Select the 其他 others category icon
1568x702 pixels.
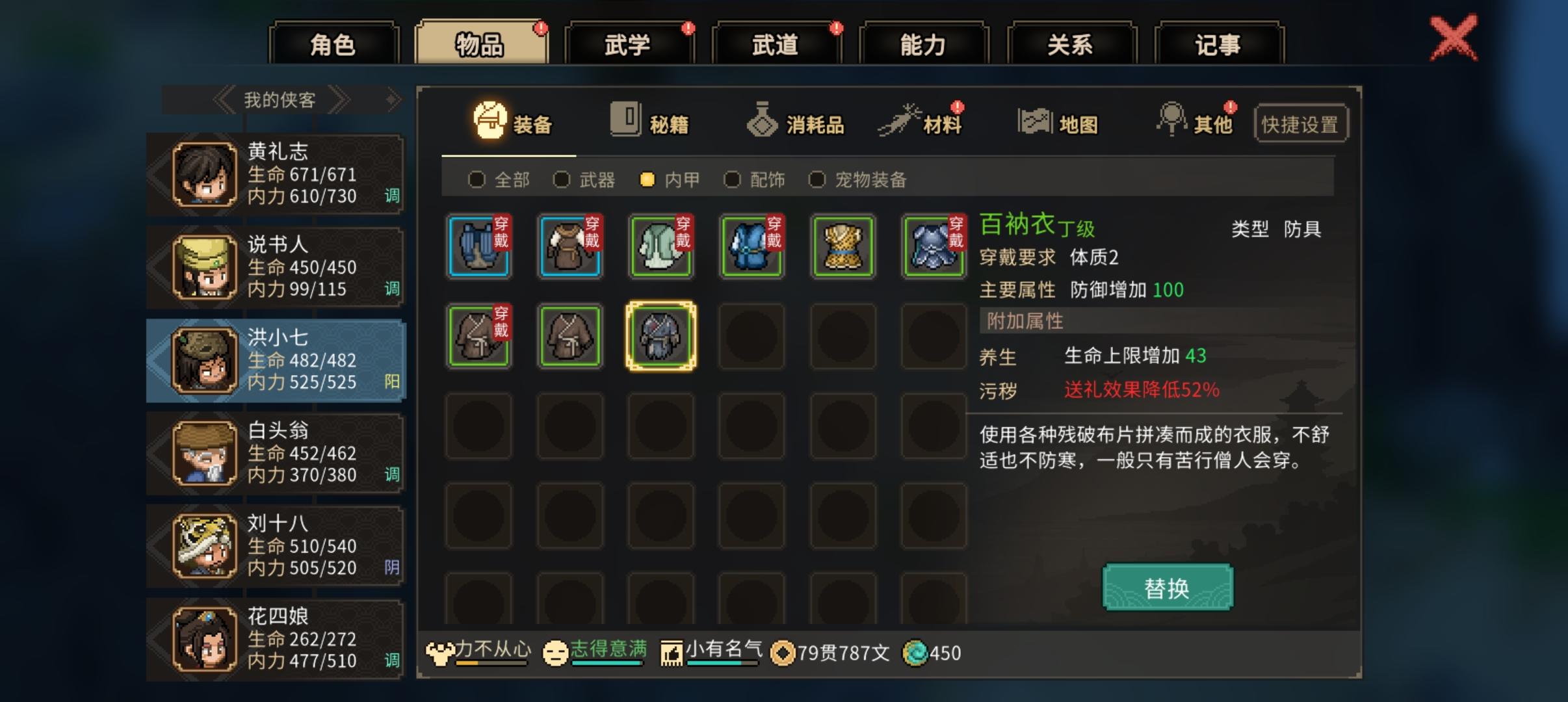(1174, 120)
